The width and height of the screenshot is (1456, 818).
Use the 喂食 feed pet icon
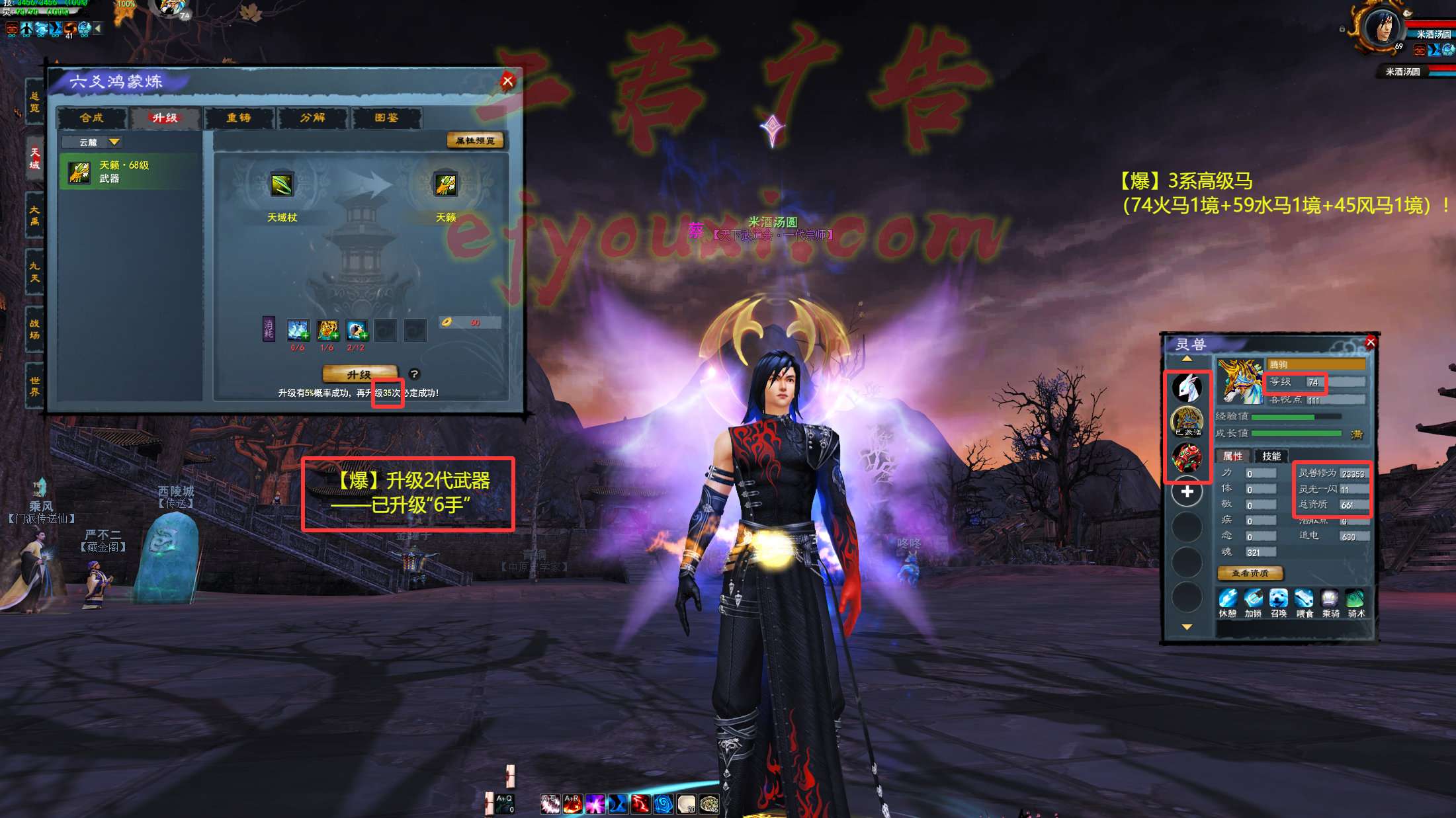[x=1304, y=600]
